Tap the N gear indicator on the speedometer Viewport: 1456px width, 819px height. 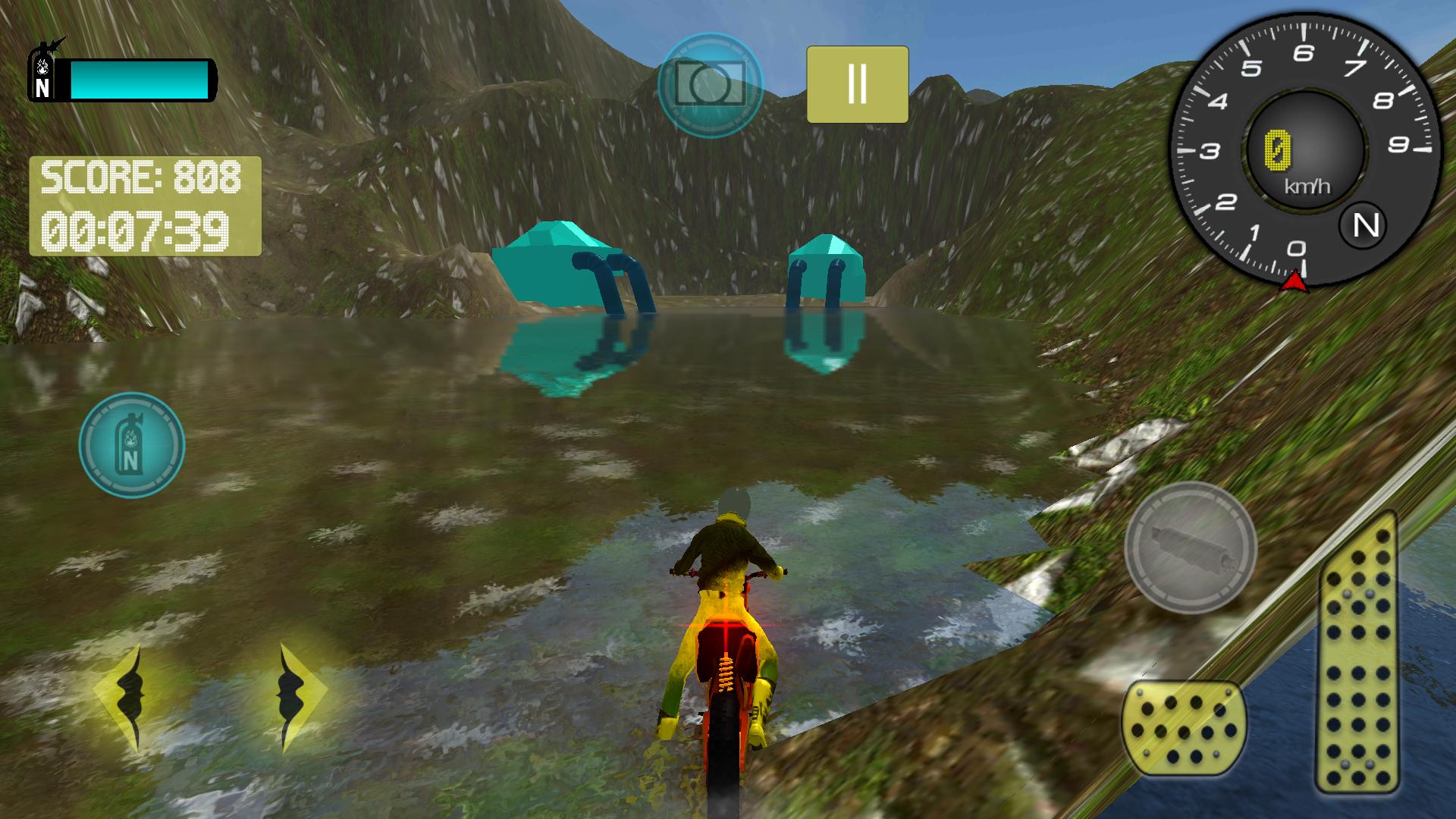coord(1363,224)
